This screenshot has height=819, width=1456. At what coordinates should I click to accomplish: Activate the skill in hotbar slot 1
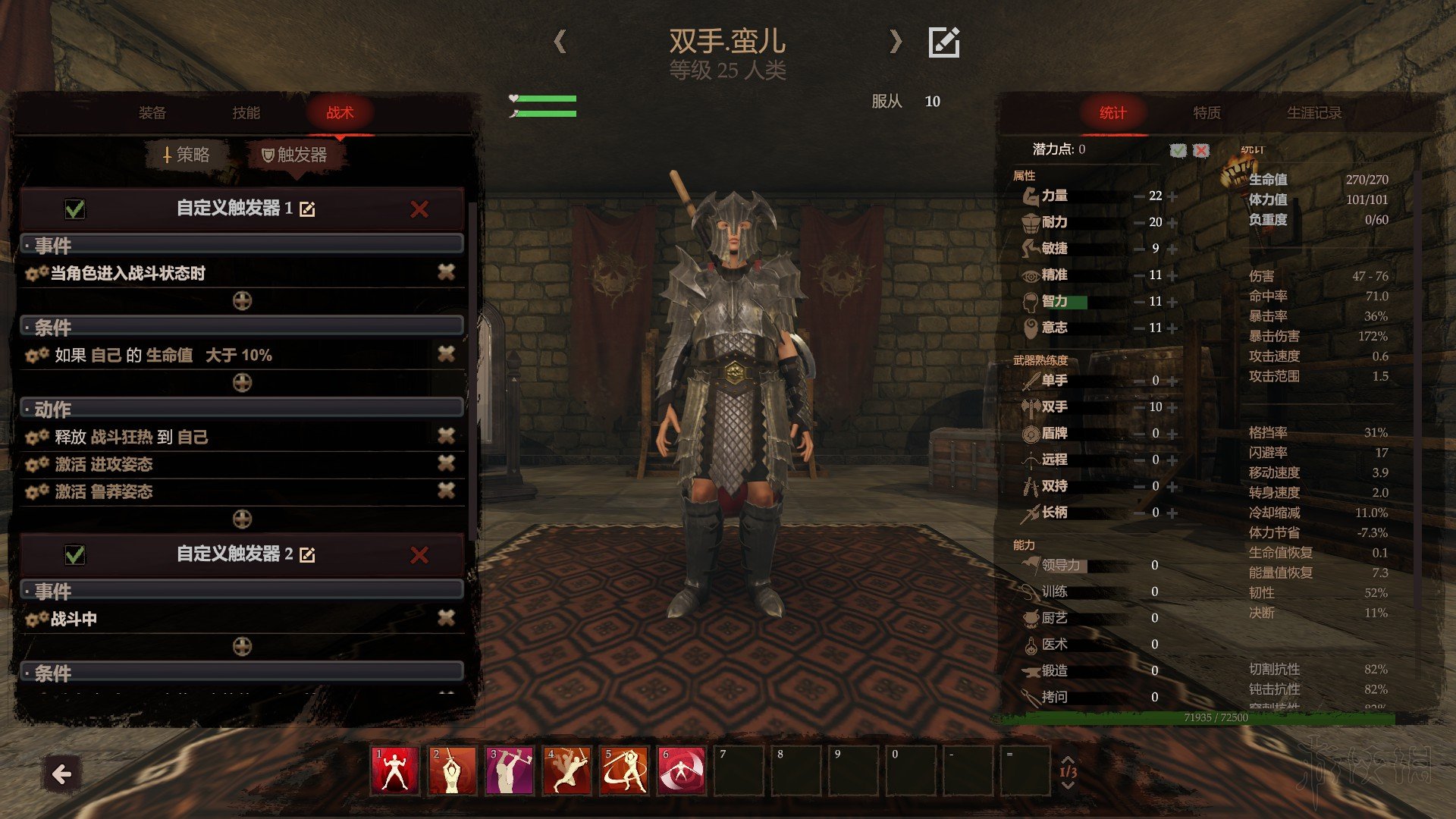394,771
